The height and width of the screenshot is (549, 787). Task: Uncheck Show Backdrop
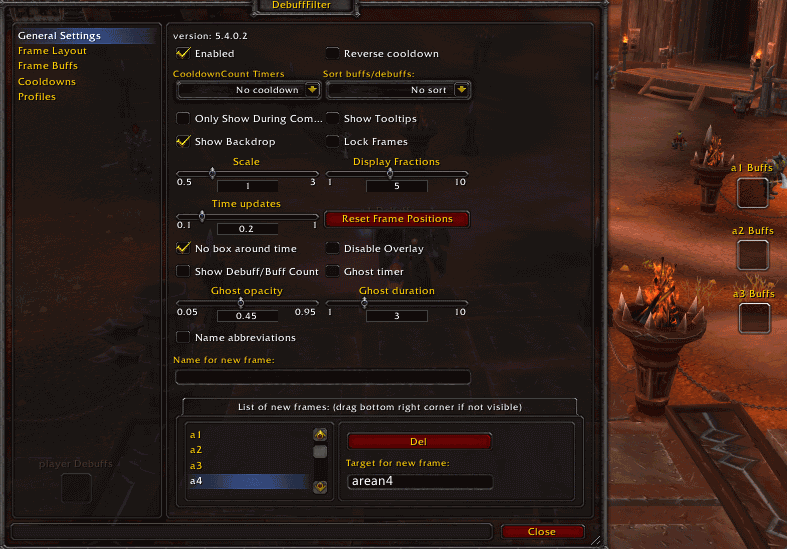183,142
